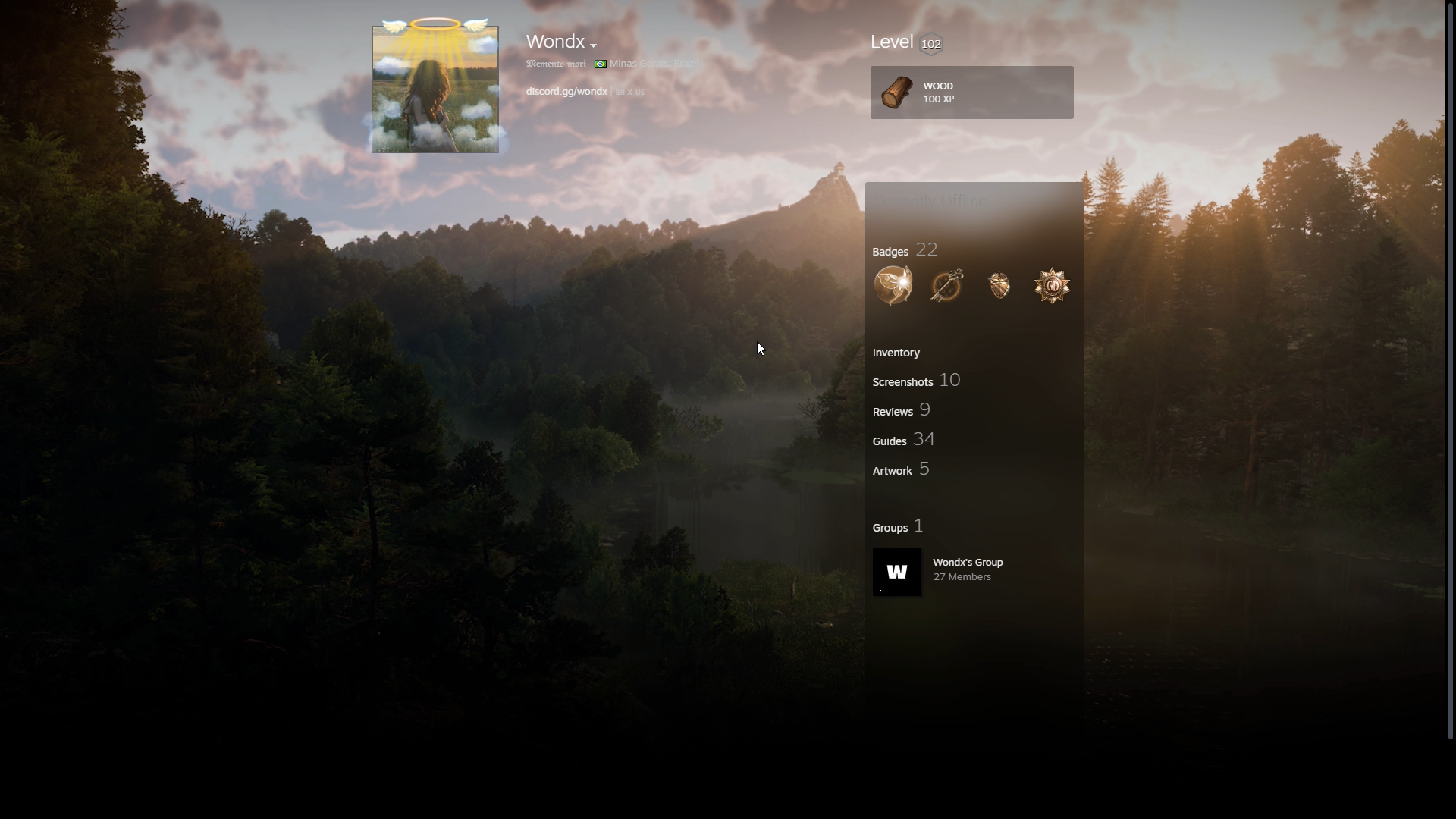Select the small shield badge icon
The width and height of the screenshot is (1456, 819).
click(x=999, y=286)
